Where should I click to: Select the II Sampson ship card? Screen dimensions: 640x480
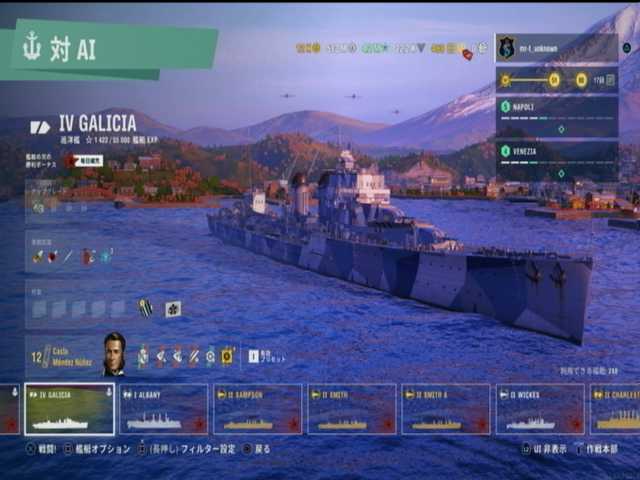(x=257, y=409)
